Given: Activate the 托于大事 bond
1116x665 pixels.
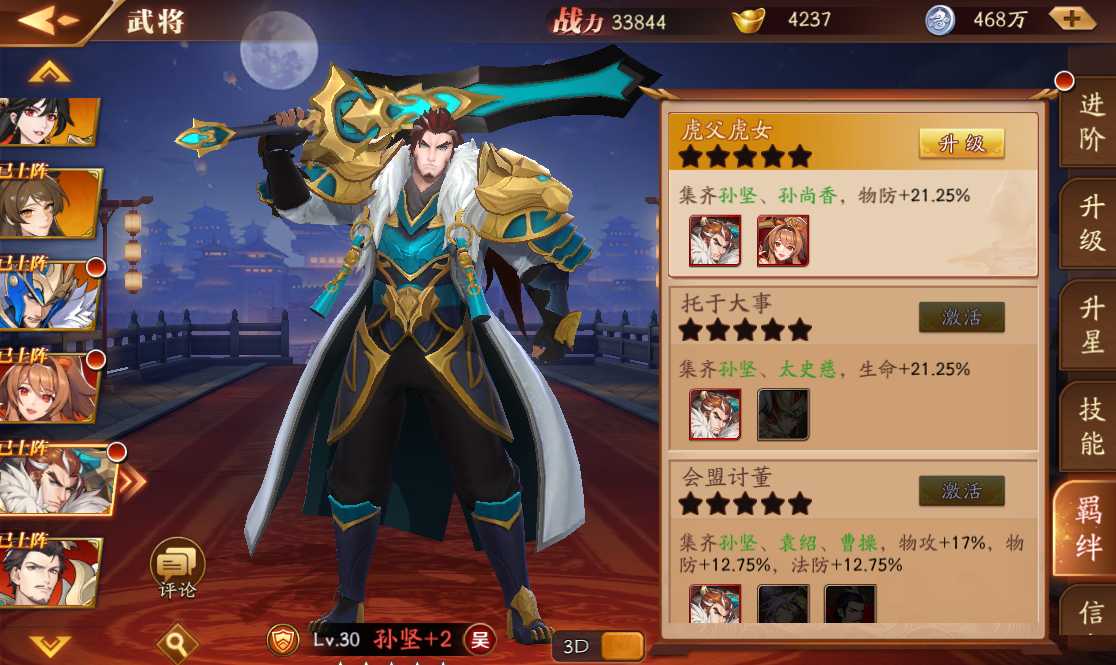Looking at the screenshot, I should pos(961,318).
